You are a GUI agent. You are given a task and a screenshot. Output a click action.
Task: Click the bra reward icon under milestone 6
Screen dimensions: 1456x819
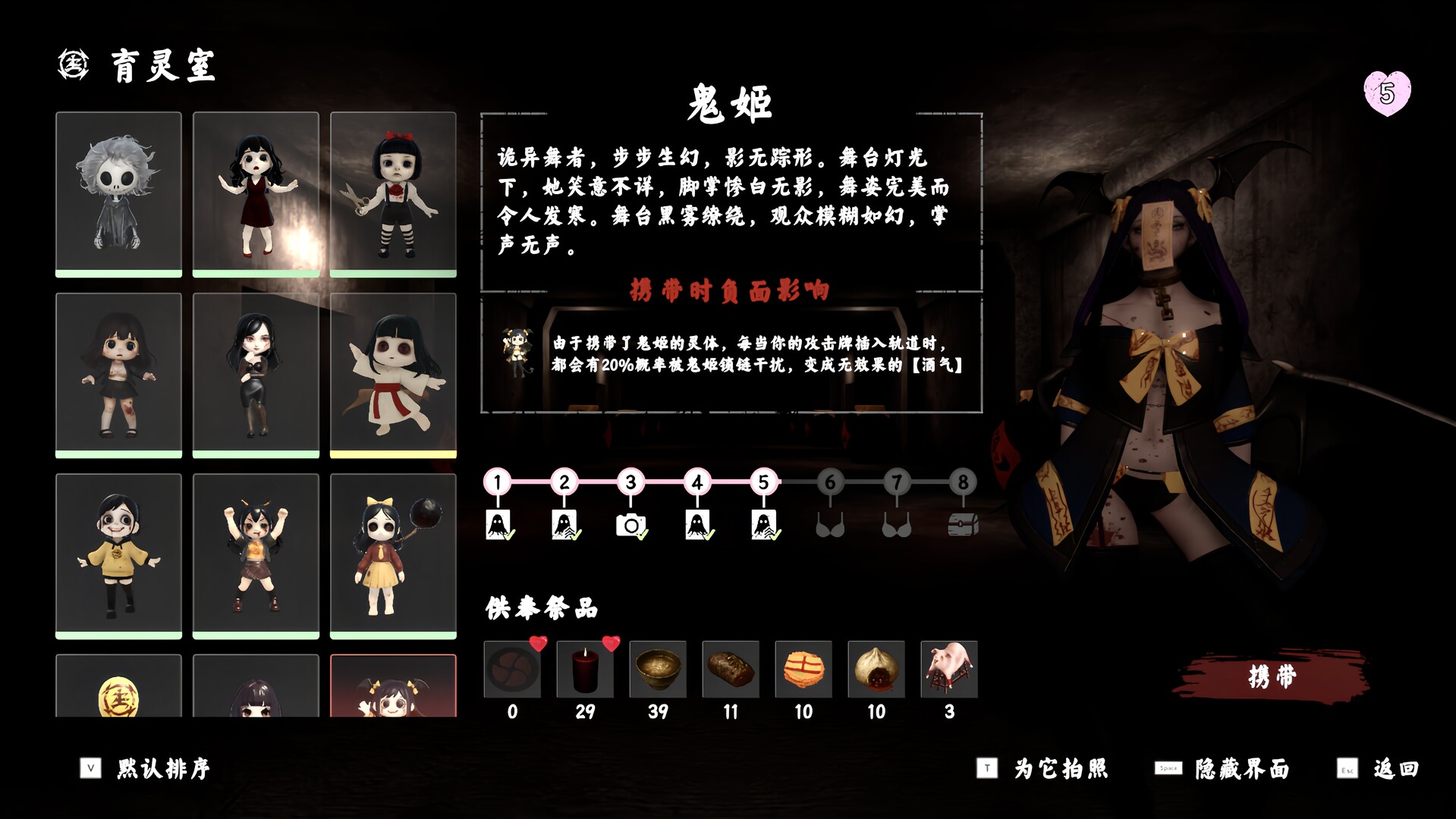[832, 525]
